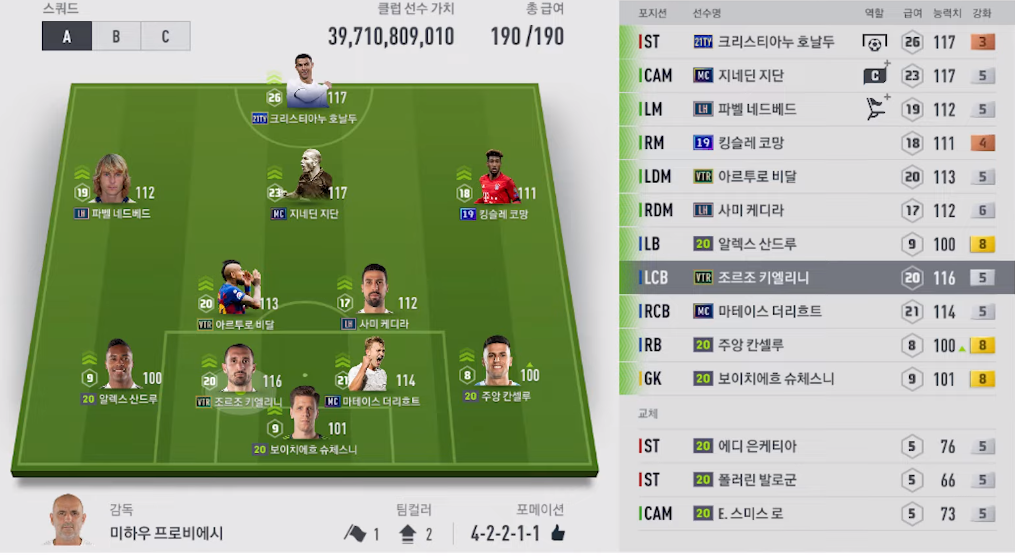
Task: Select Cristiano Ronaldo on the pitch
Action: [306, 85]
